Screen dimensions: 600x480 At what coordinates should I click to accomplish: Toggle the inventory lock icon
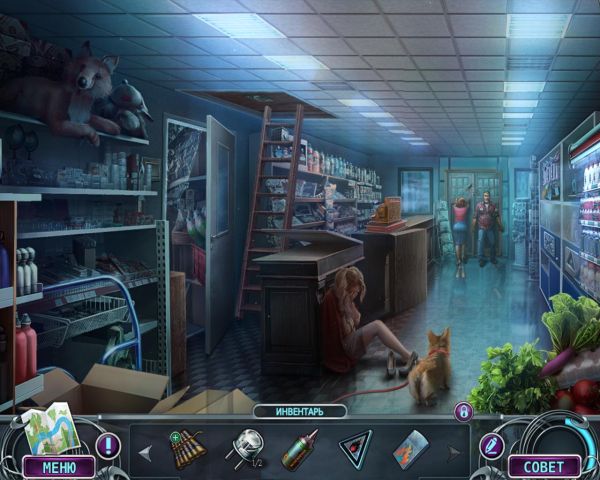463,411
